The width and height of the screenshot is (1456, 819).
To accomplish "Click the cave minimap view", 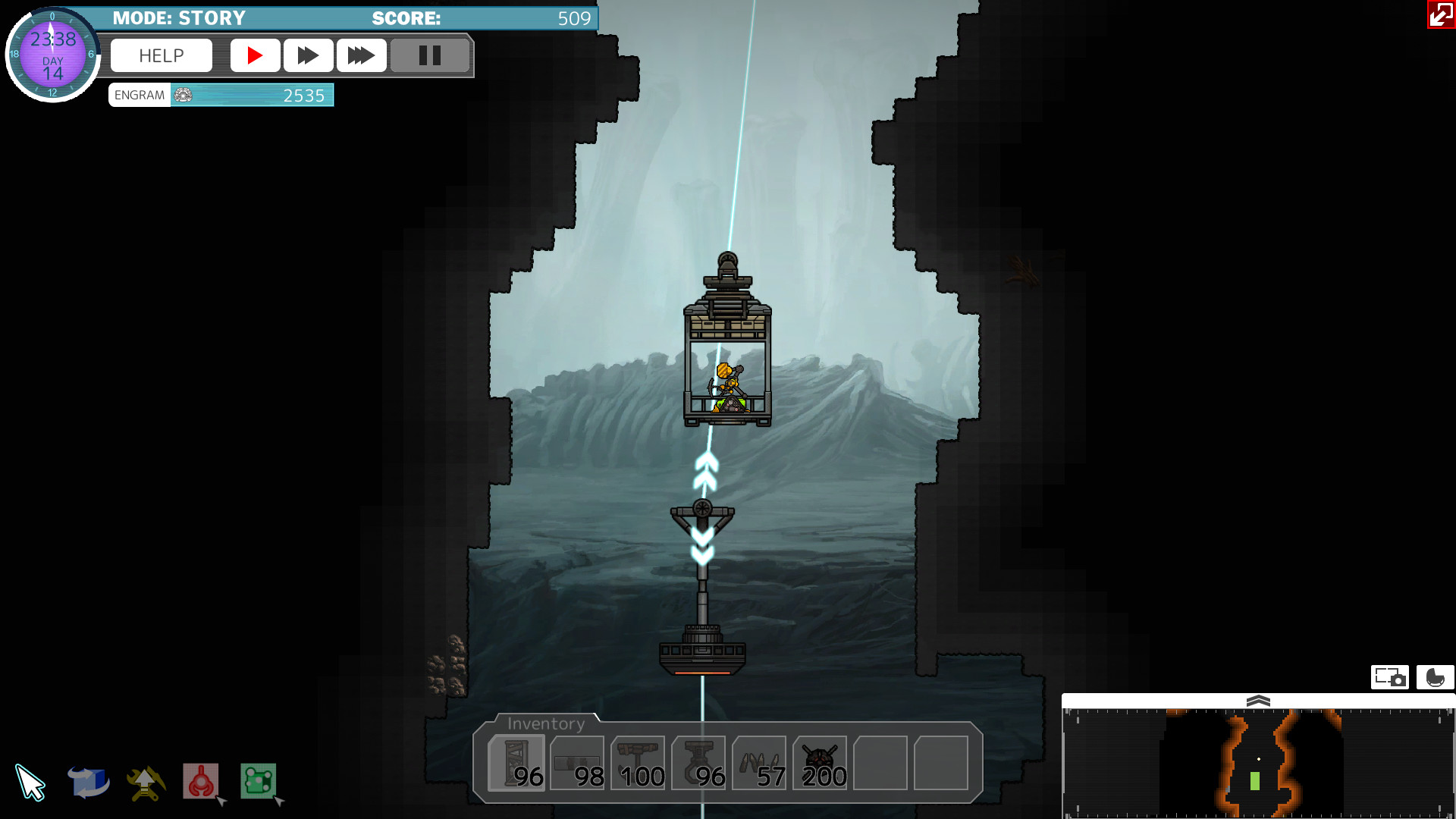I will pyautogui.click(x=1258, y=763).
